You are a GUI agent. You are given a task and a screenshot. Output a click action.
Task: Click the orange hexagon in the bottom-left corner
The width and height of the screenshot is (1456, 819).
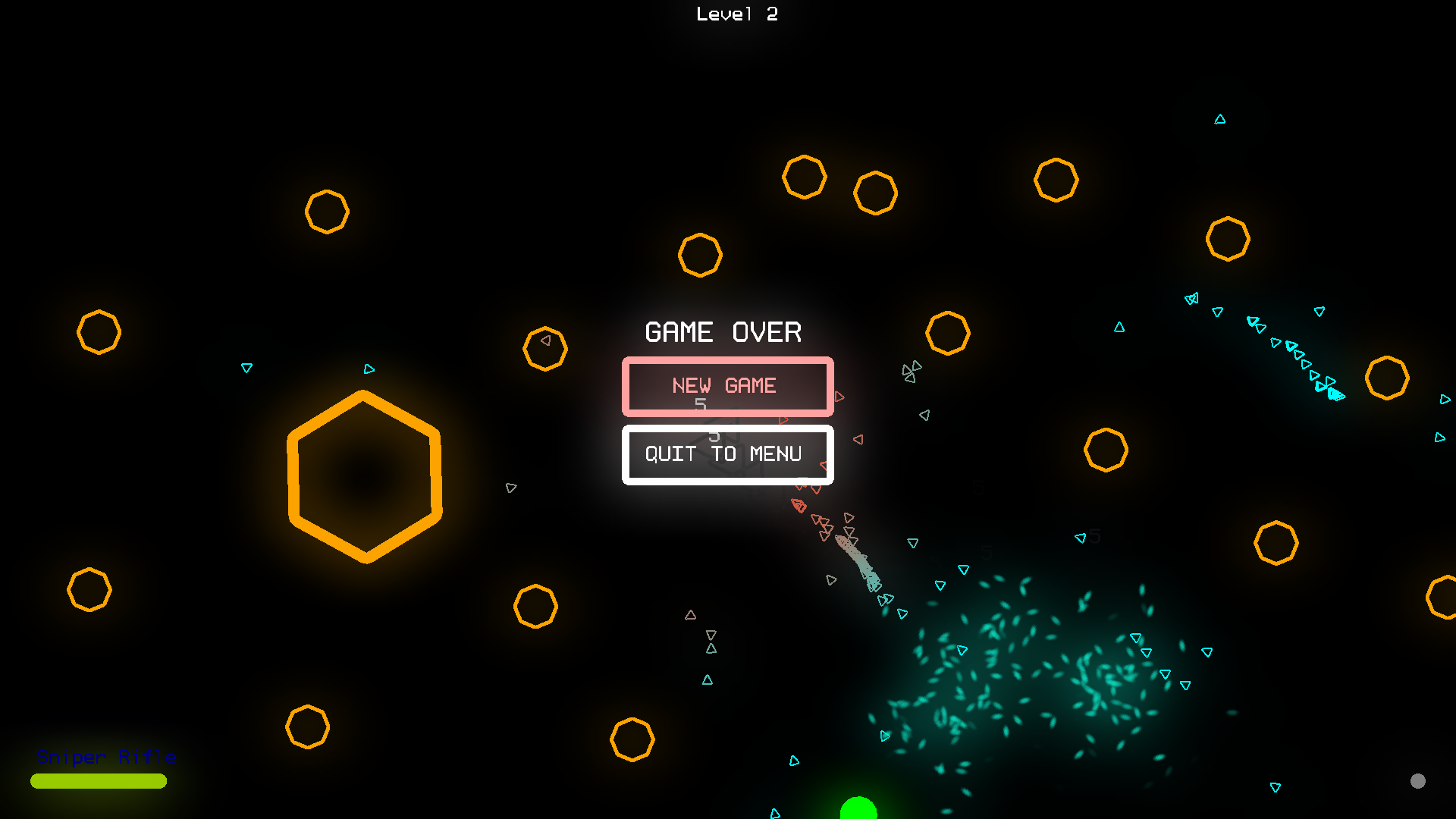coord(90,588)
